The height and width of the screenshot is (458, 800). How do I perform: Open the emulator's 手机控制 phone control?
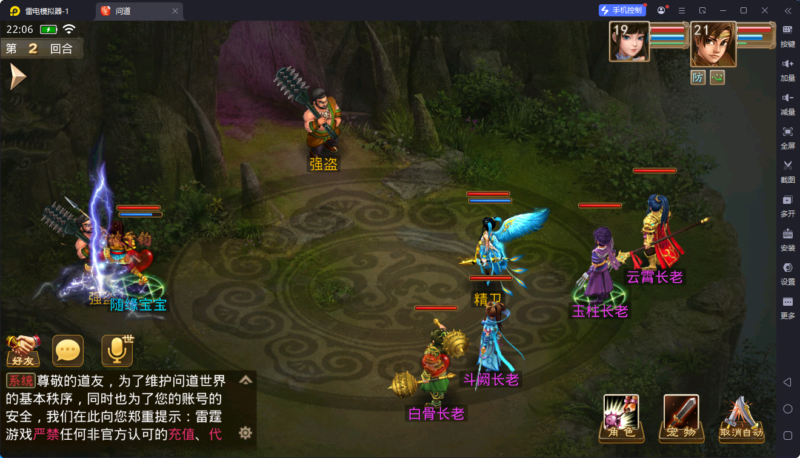[x=622, y=10]
